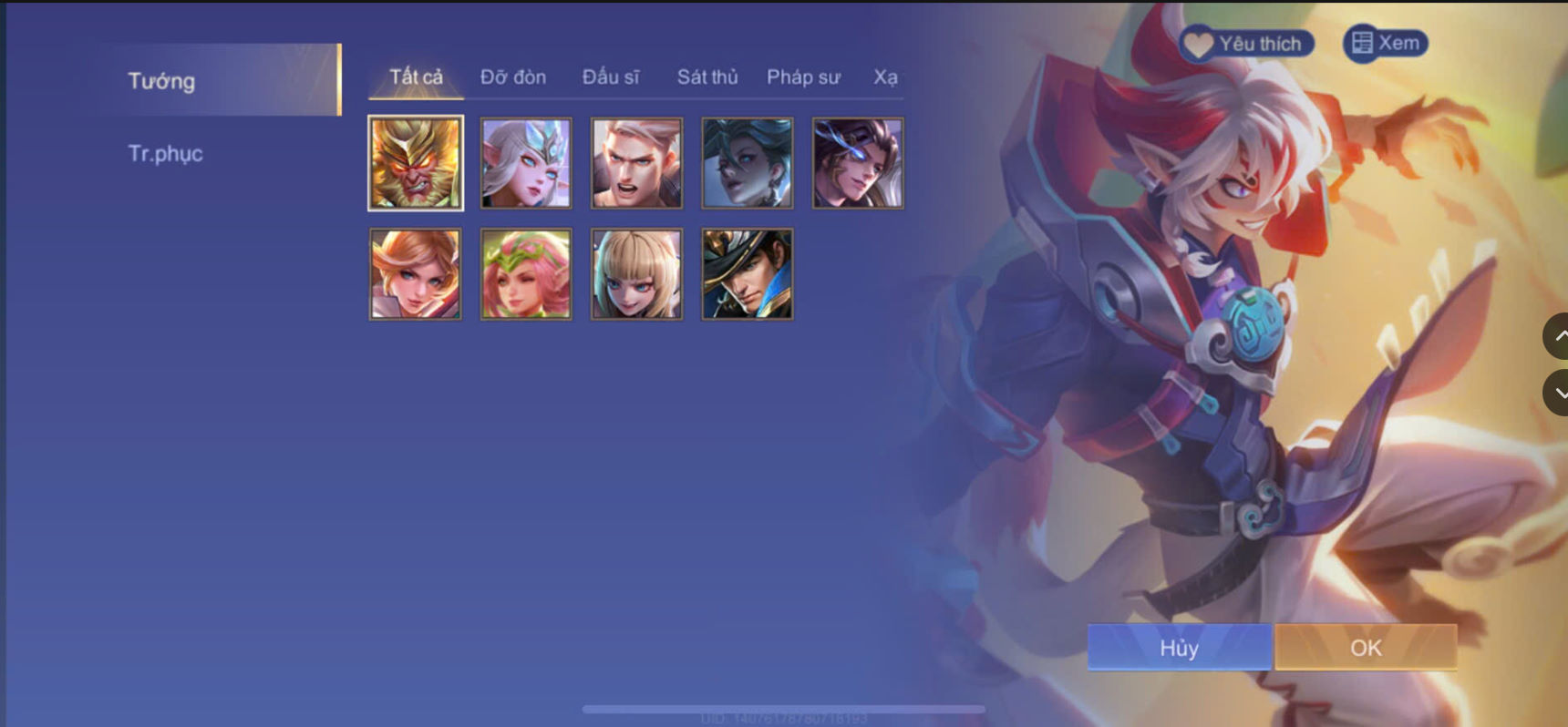This screenshot has height=727, width=1568.
Task: Select the tricorn-hat hero icon in second row
Action: (x=746, y=271)
